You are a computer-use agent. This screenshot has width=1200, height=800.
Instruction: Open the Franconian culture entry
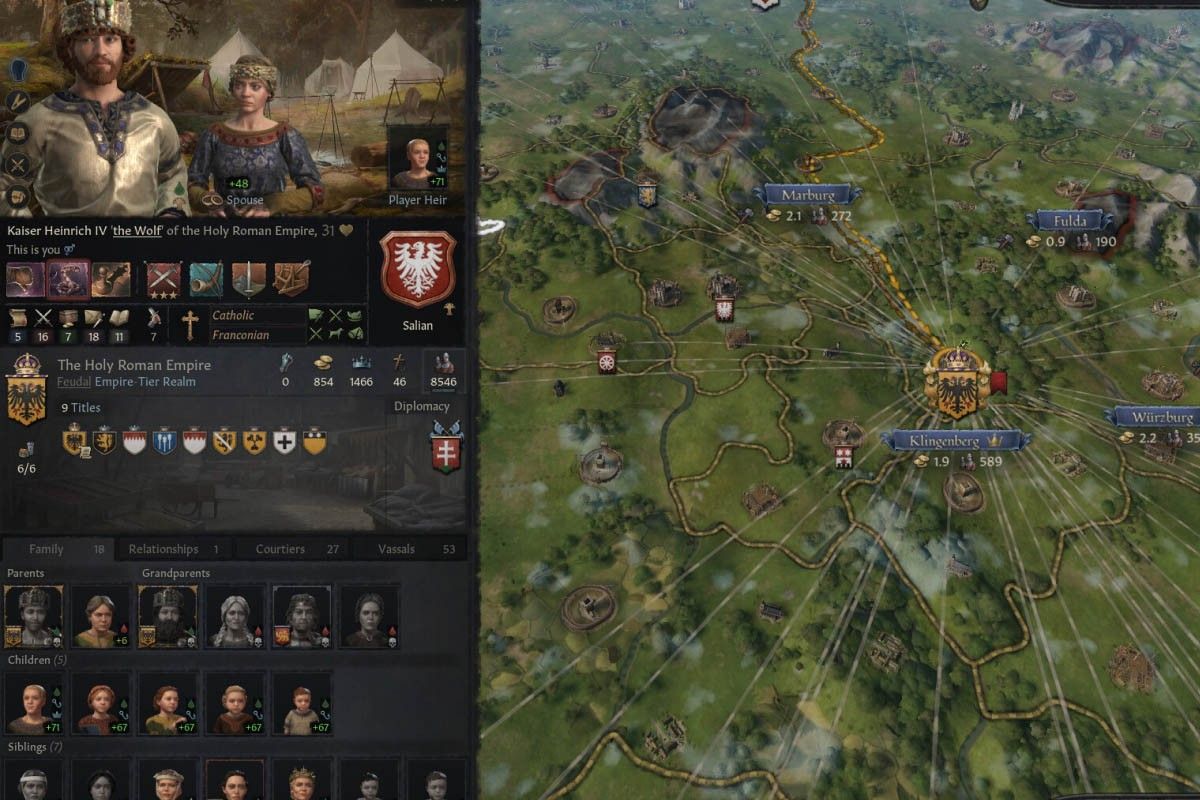pos(240,336)
